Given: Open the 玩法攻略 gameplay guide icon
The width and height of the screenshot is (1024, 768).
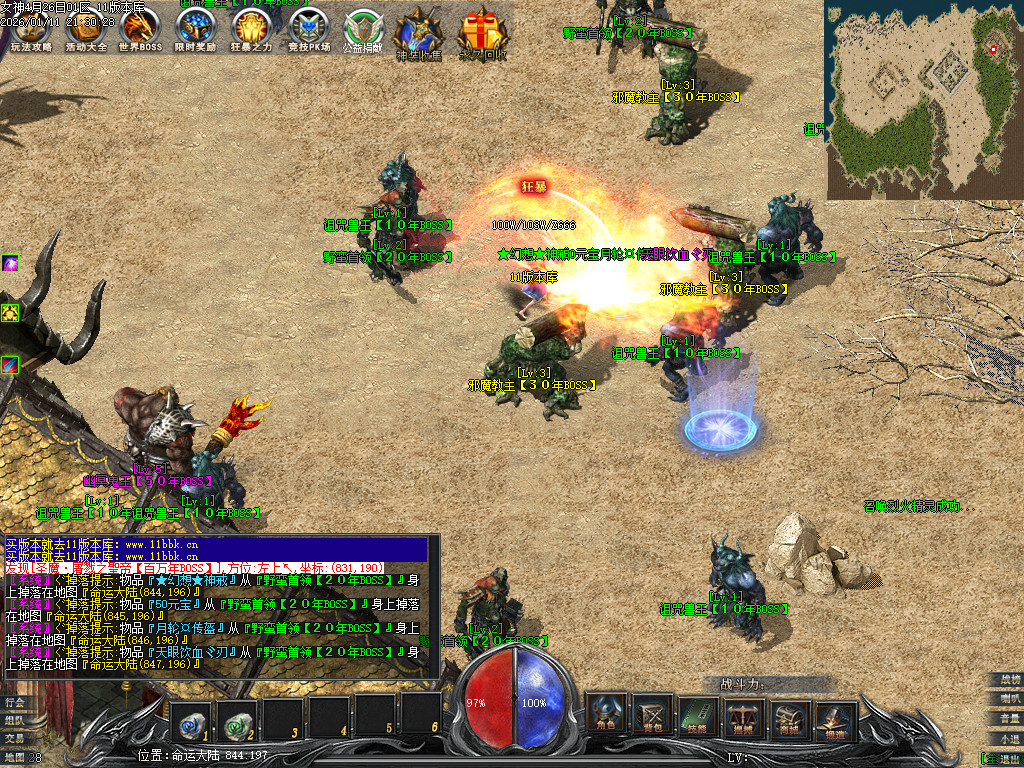Looking at the screenshot, I should click(x=31, y=30).
